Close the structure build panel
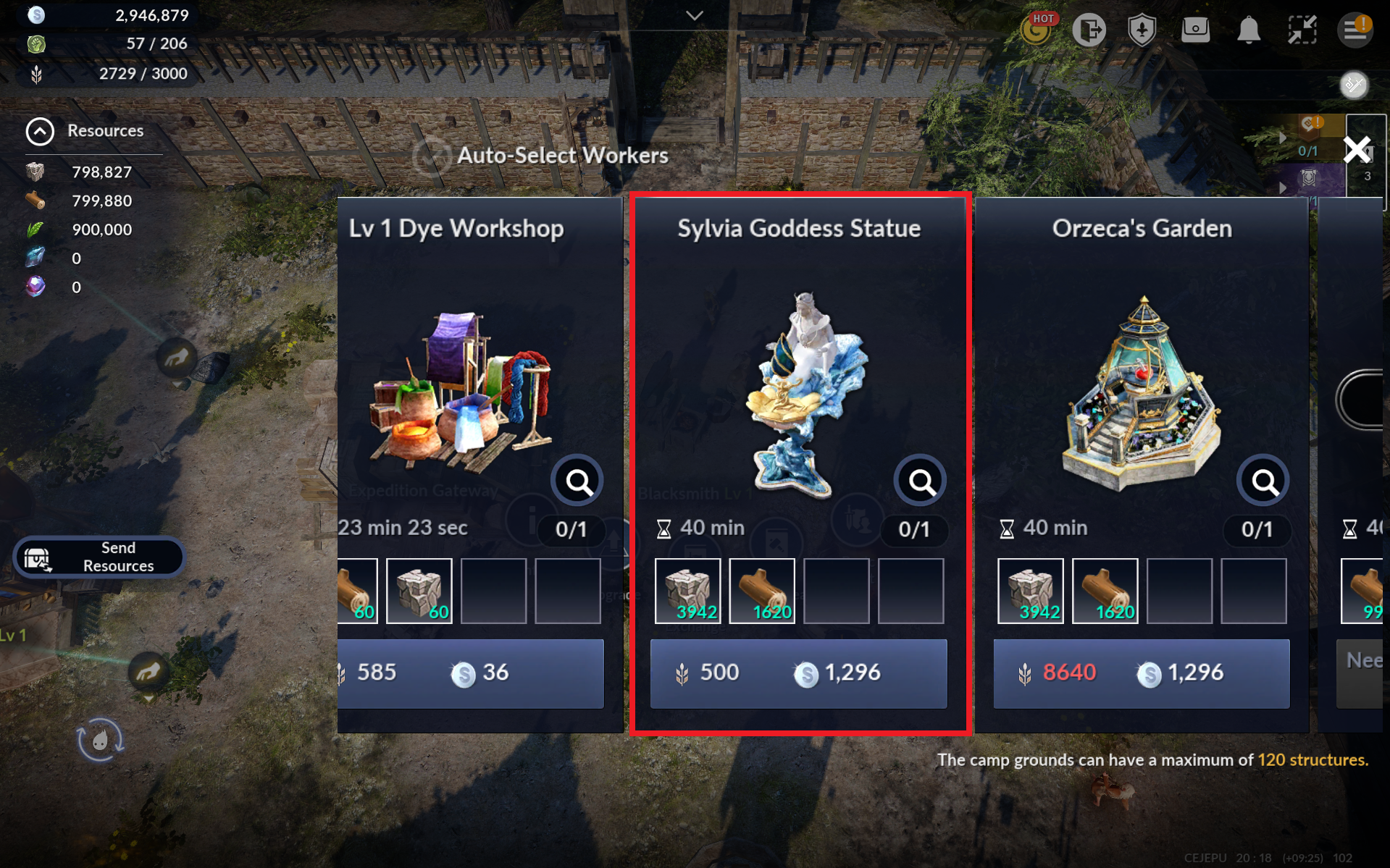 pos(1357,150)
